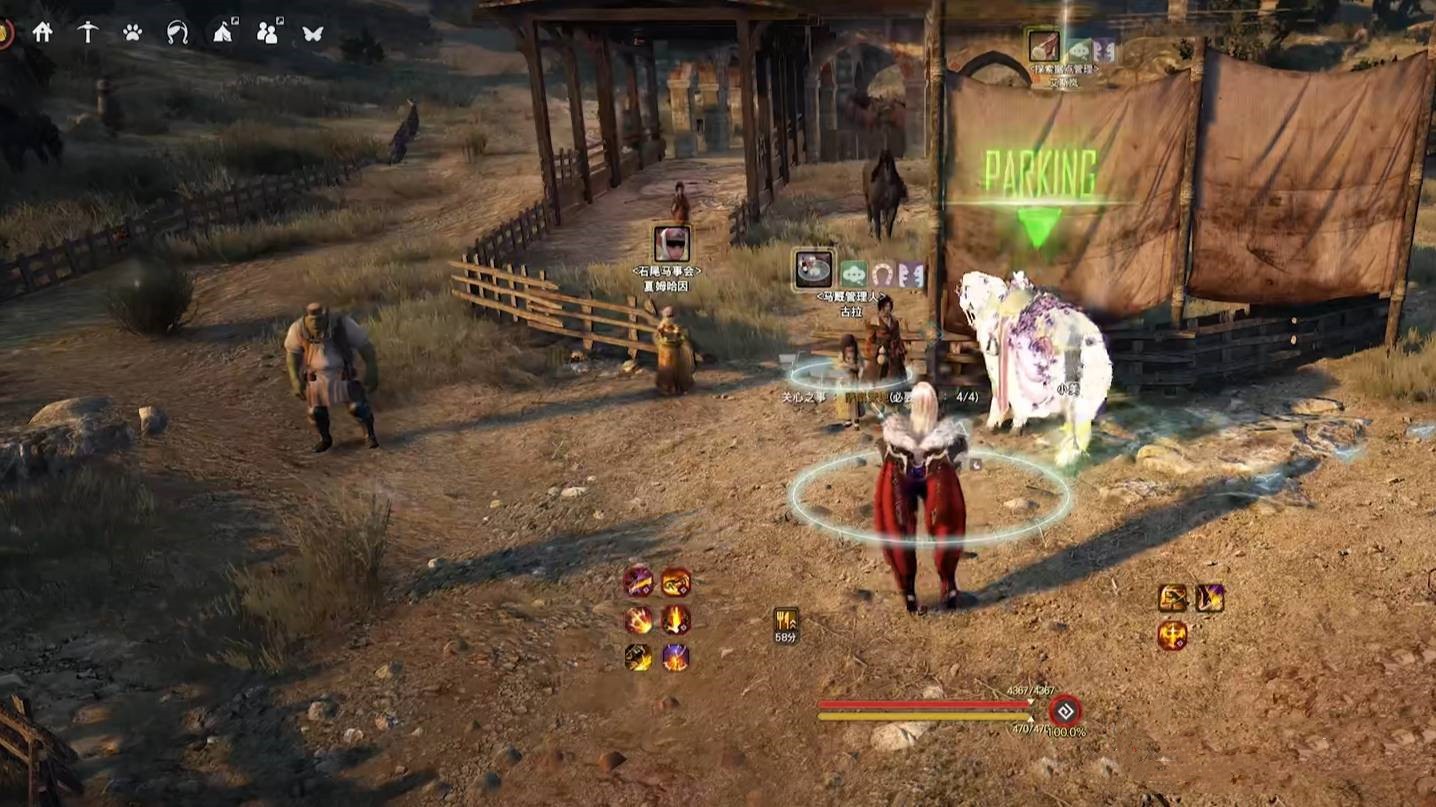
Task: Open the stable keeper's green chat bubble
Action: click(x=853, y=274)
